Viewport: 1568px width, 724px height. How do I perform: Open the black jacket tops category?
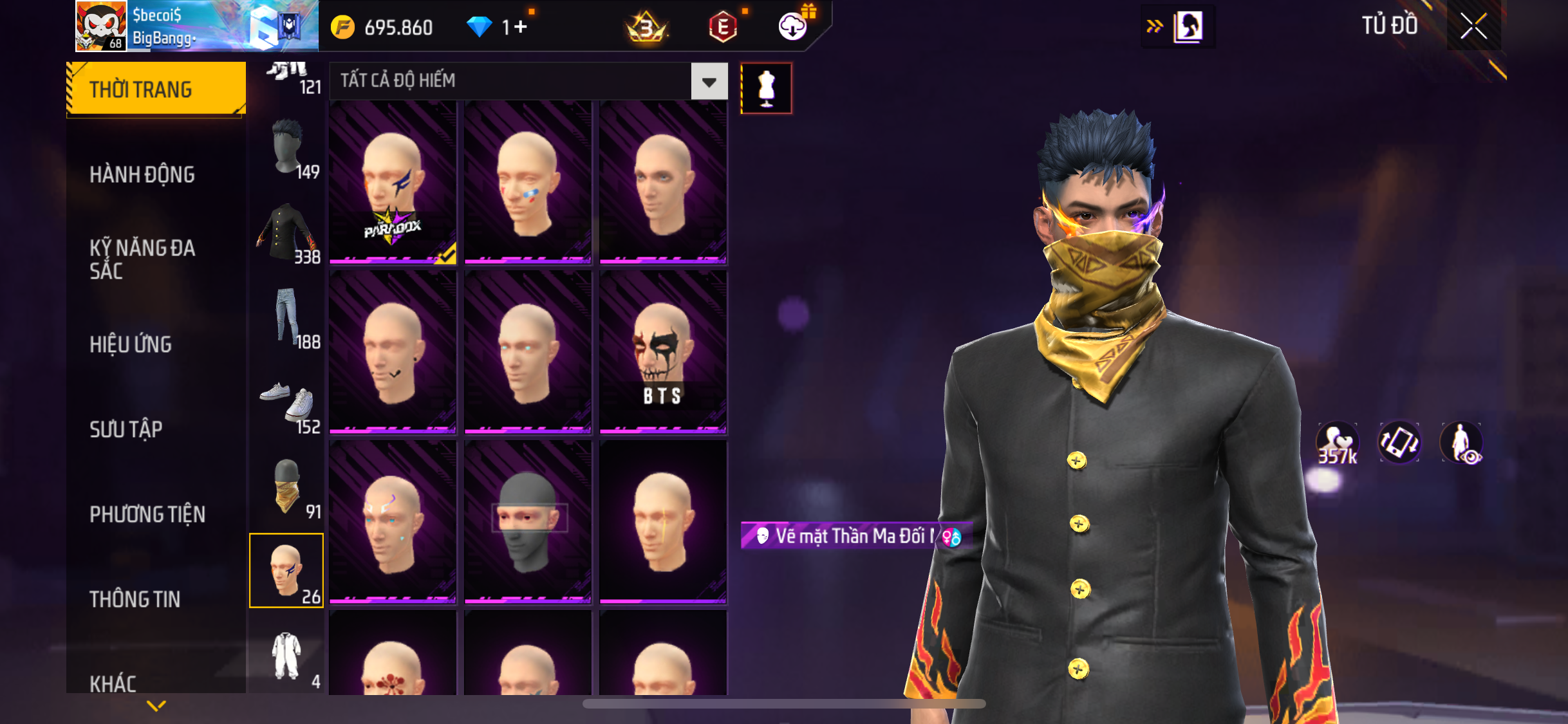(x=287, y=233)
